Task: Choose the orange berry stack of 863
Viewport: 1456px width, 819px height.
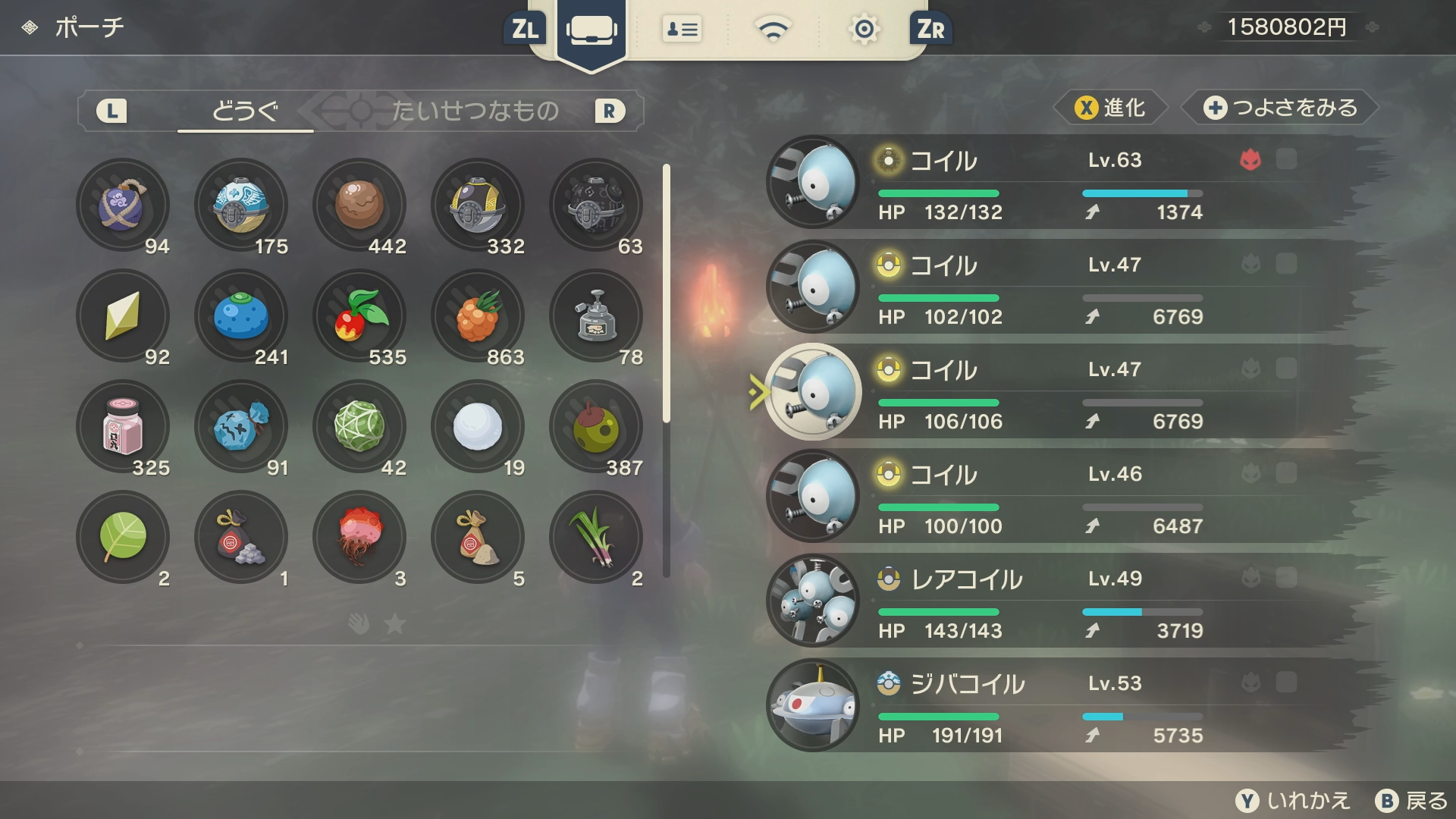Action: [x=478, y=316]
